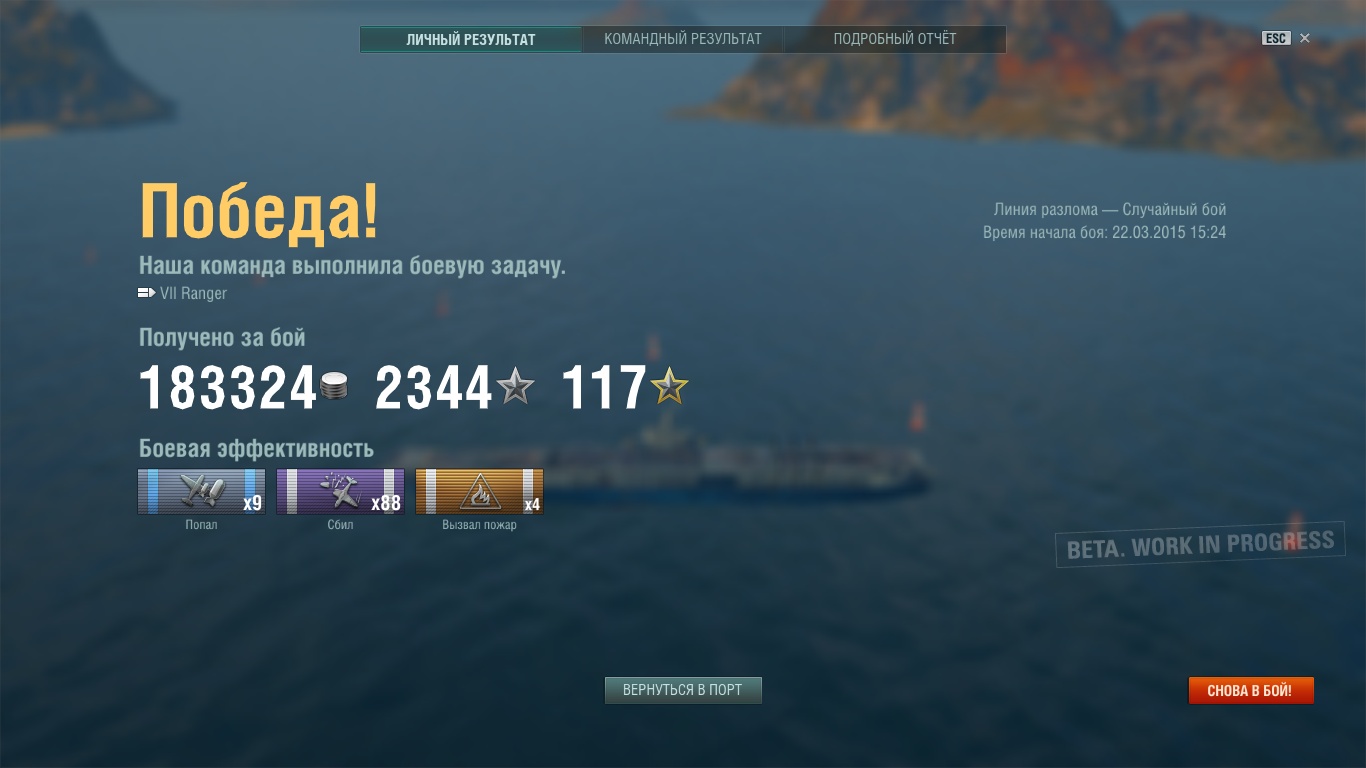
Task: Switch to the Личный результат tab
Action: click(470, 39)
